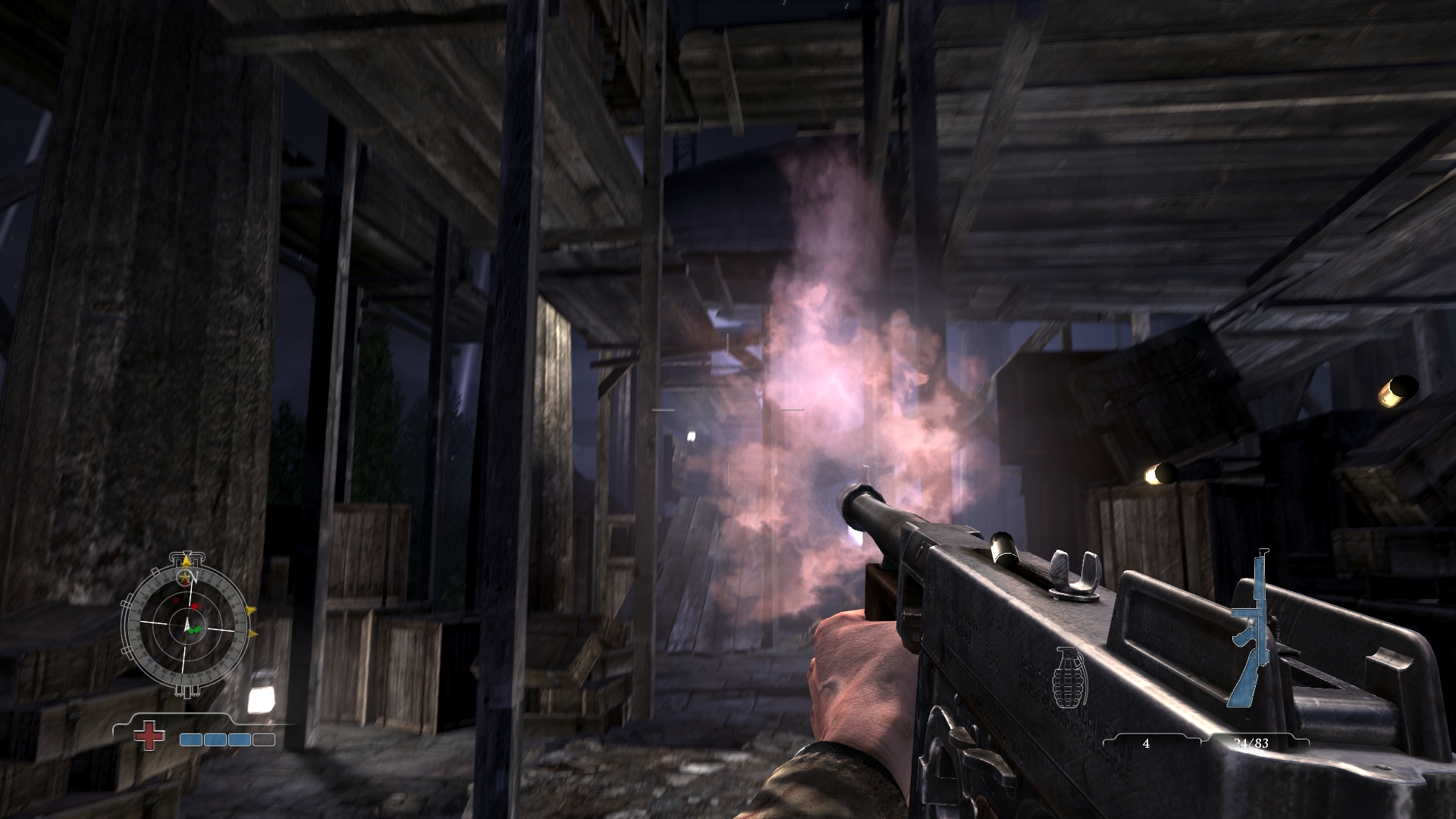Click the gold star at the compass top
This screenshot has width=1456, height=819.
(x=184, y=576)
